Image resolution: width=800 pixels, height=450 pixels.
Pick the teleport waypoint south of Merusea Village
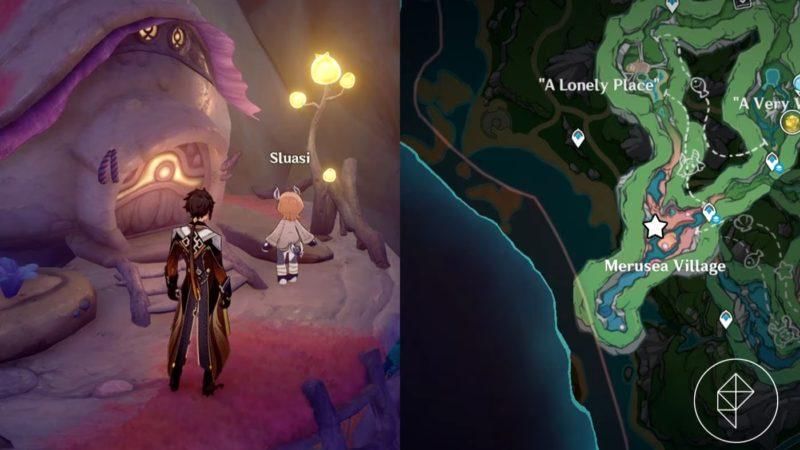(x=726, y=319)
